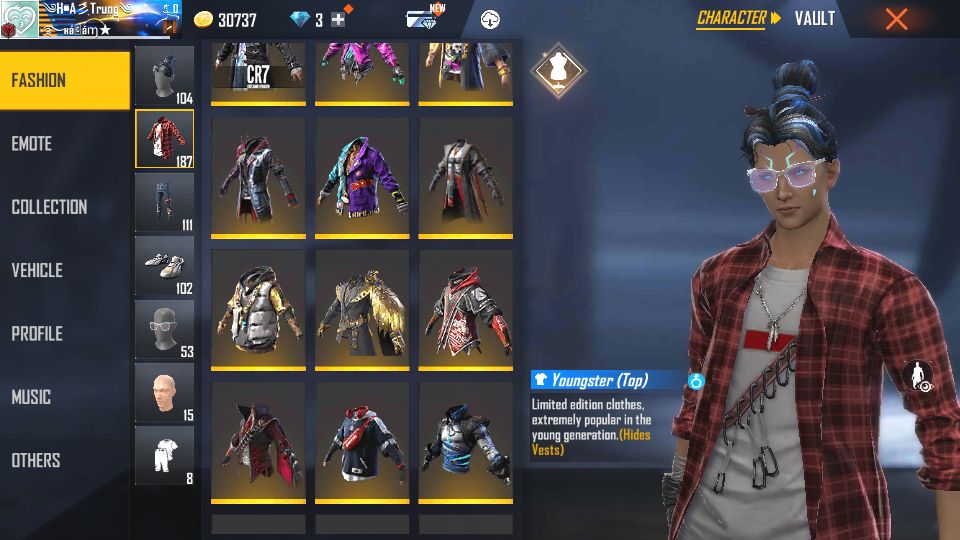Open the Others section
960x540 pixels.
(x=64, y=460)
